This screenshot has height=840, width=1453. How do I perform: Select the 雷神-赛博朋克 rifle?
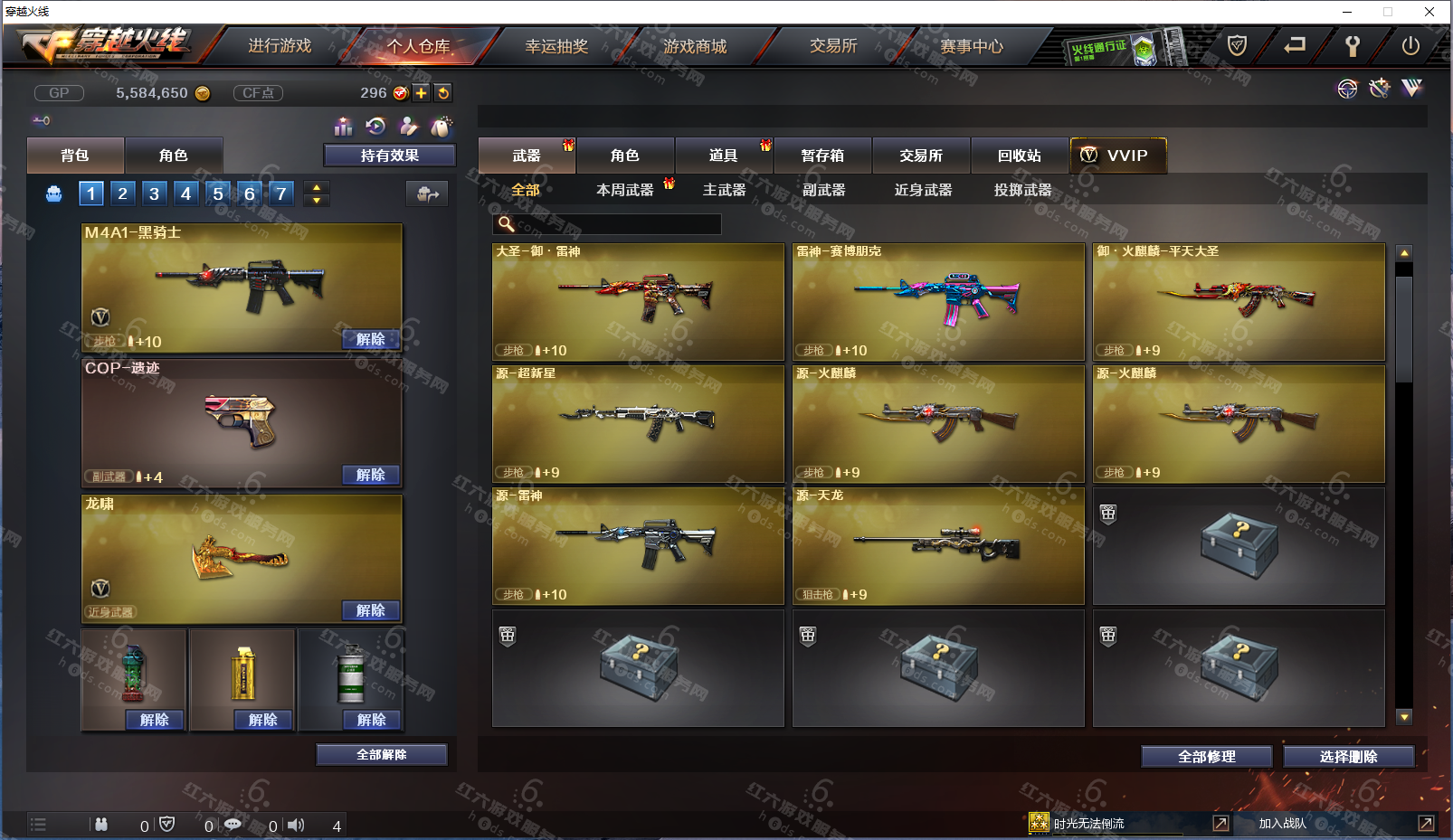[x=938, y=302]
